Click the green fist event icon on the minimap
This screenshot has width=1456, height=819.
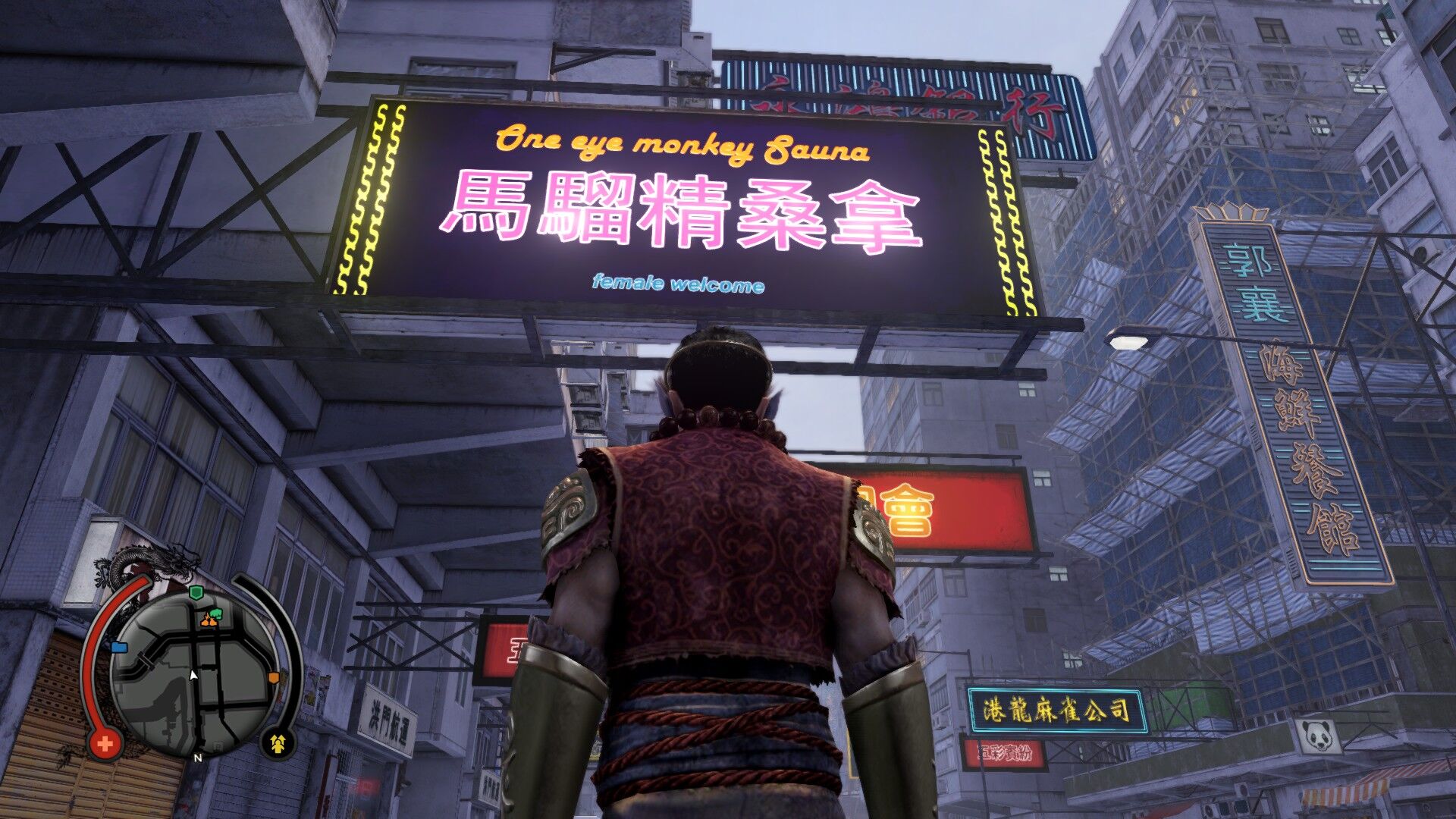pos(215,613)
